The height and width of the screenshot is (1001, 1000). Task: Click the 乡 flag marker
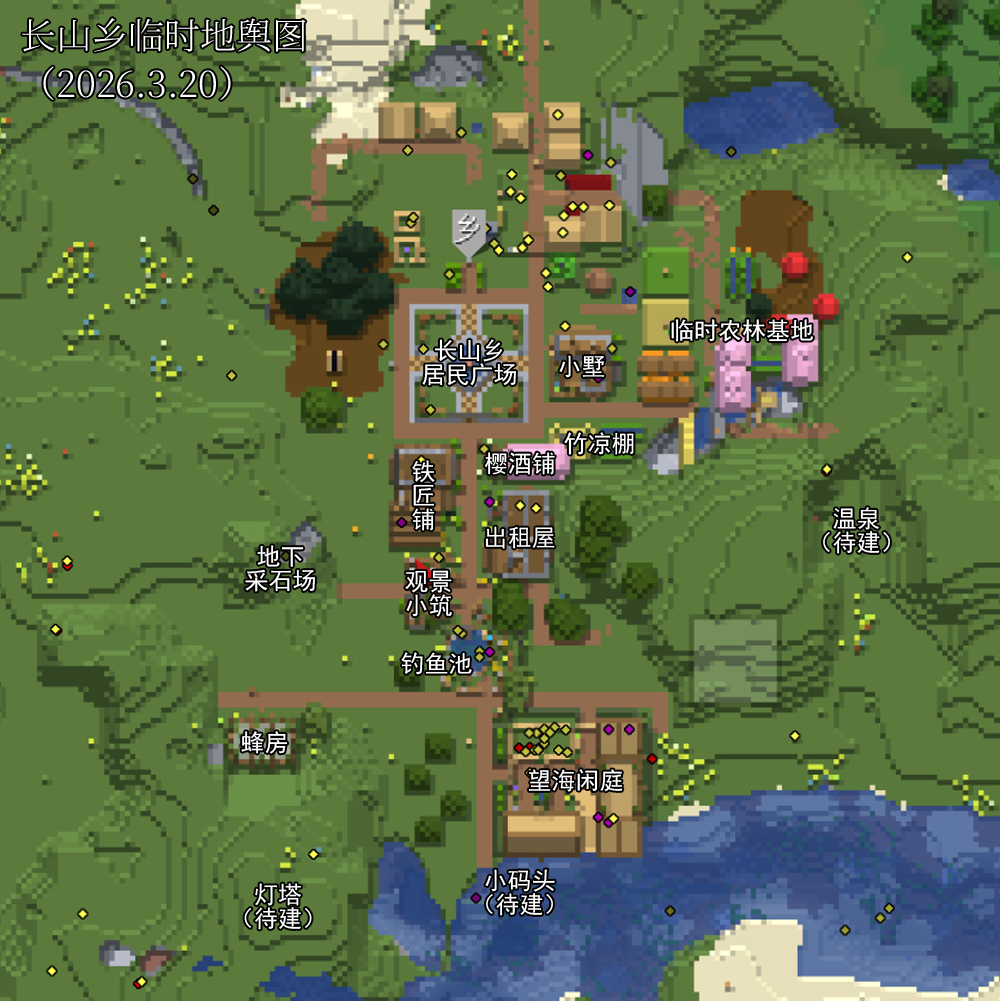pyautogui.click(x=467, y=231)
